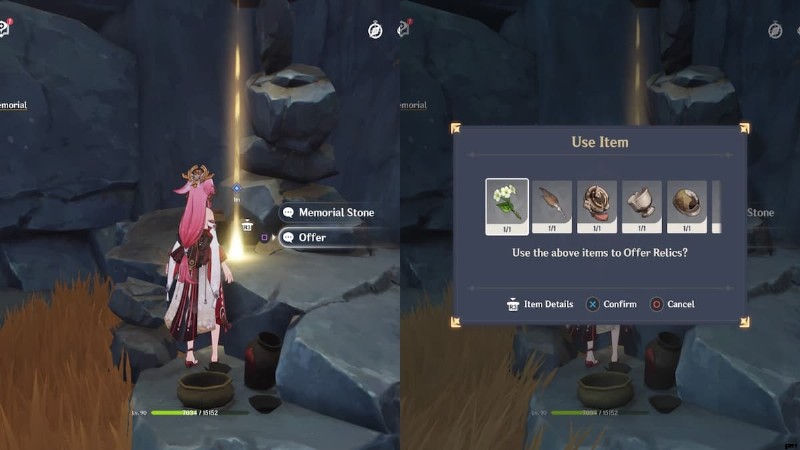Open the quest icon with red alert badge
Image resolution: width=800 pixels, height=450 pixels.
[4, 28]
